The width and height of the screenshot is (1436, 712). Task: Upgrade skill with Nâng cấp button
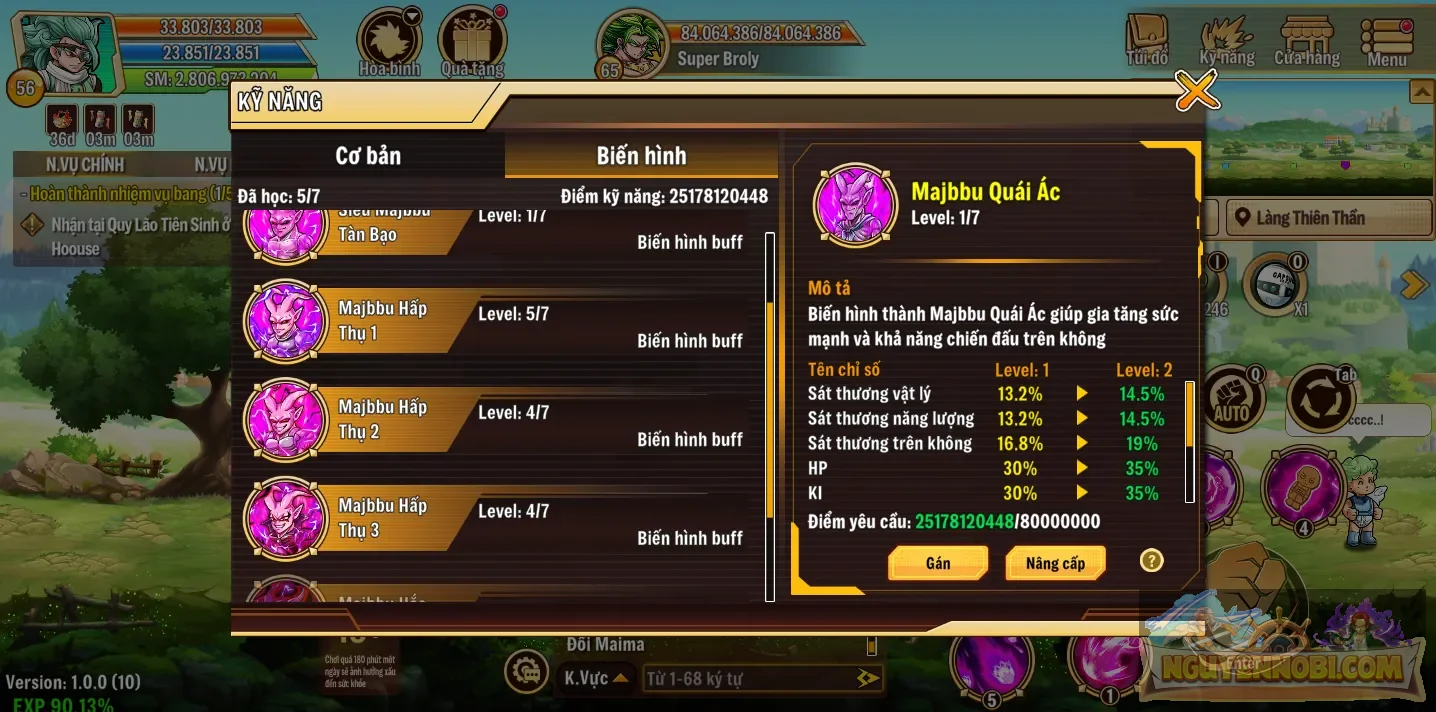click(x=1055, y=563)
